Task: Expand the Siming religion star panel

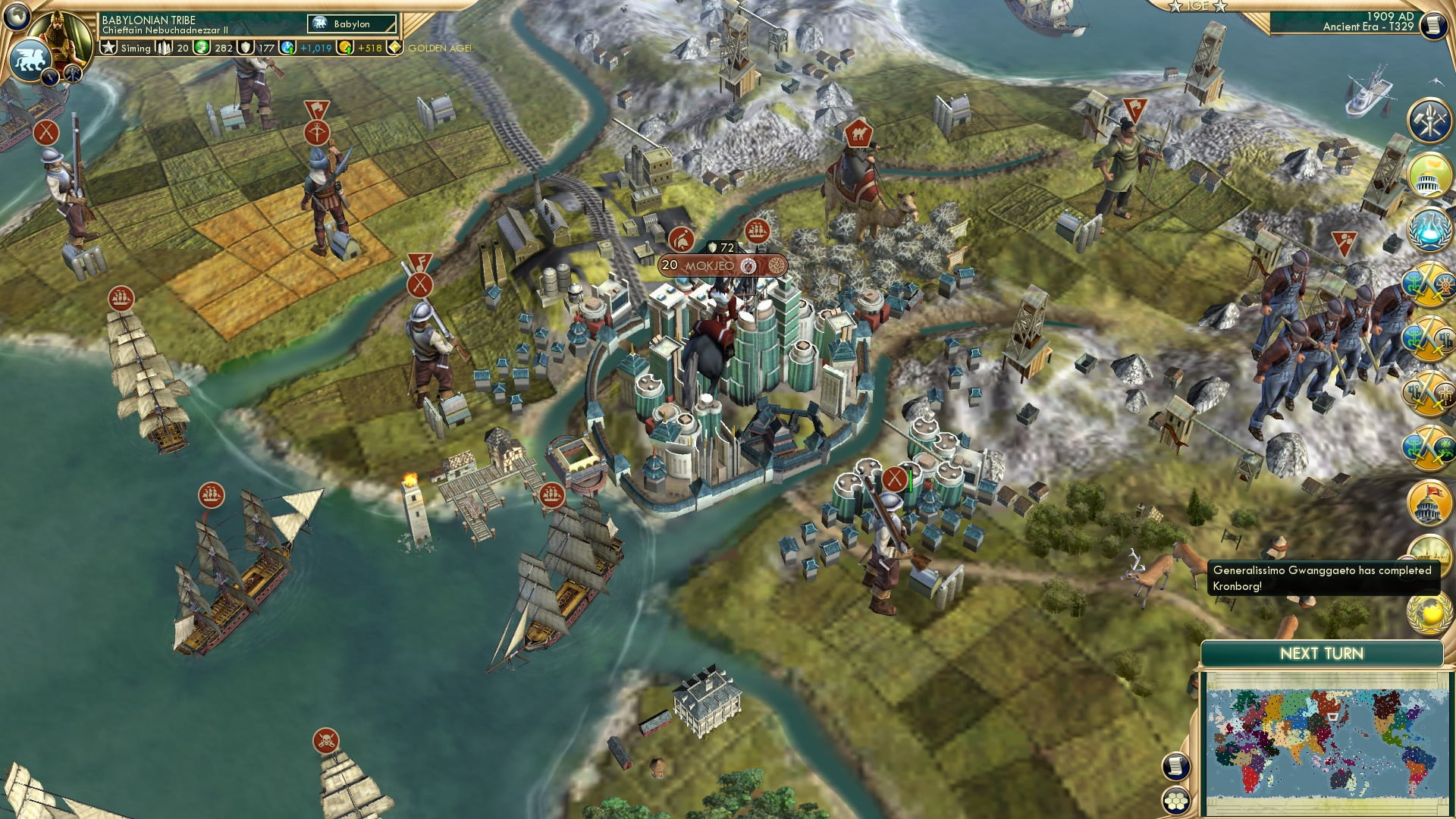Action: [x=109, y=48]
